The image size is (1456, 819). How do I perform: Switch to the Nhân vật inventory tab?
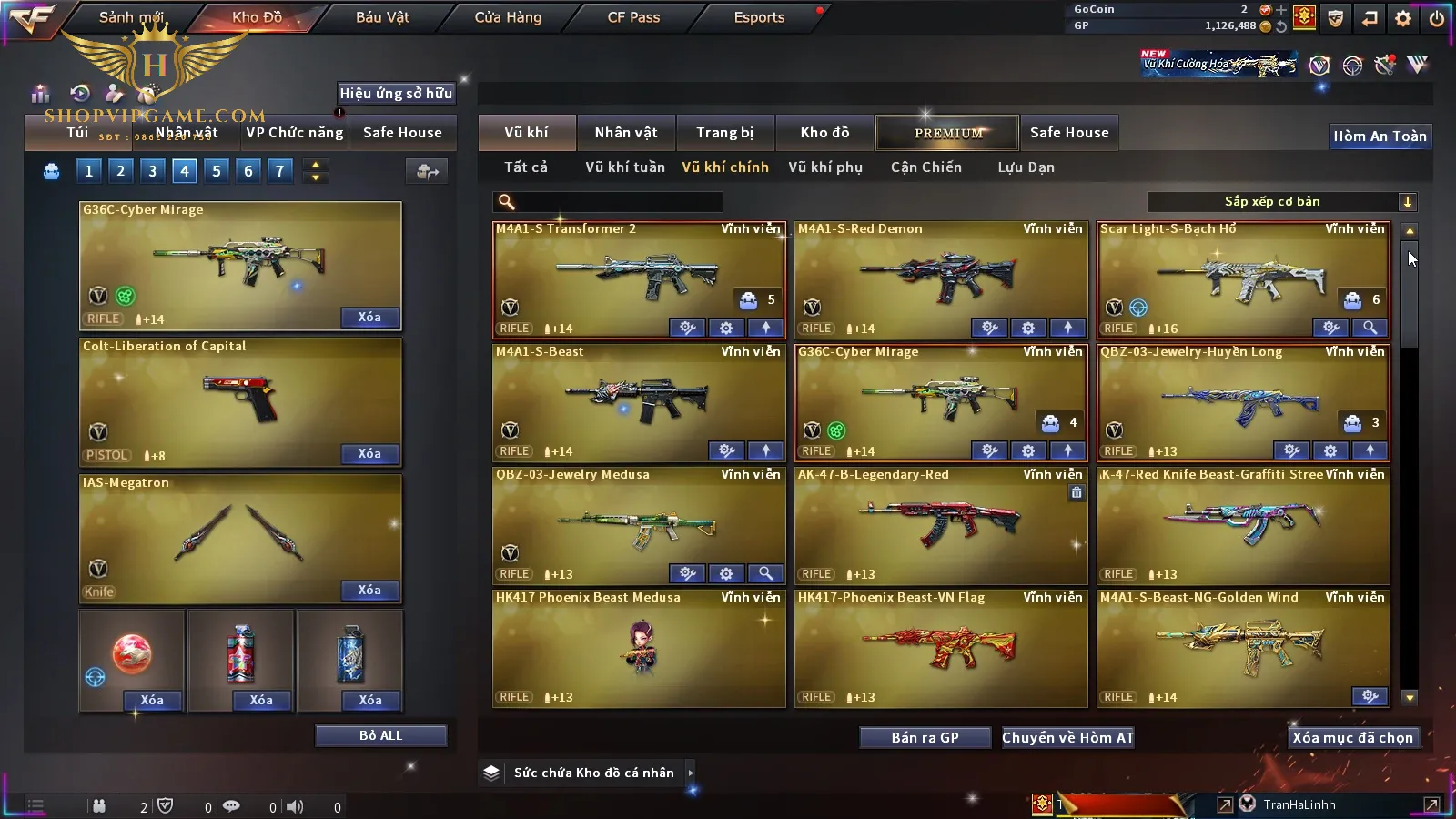[625, 133]
